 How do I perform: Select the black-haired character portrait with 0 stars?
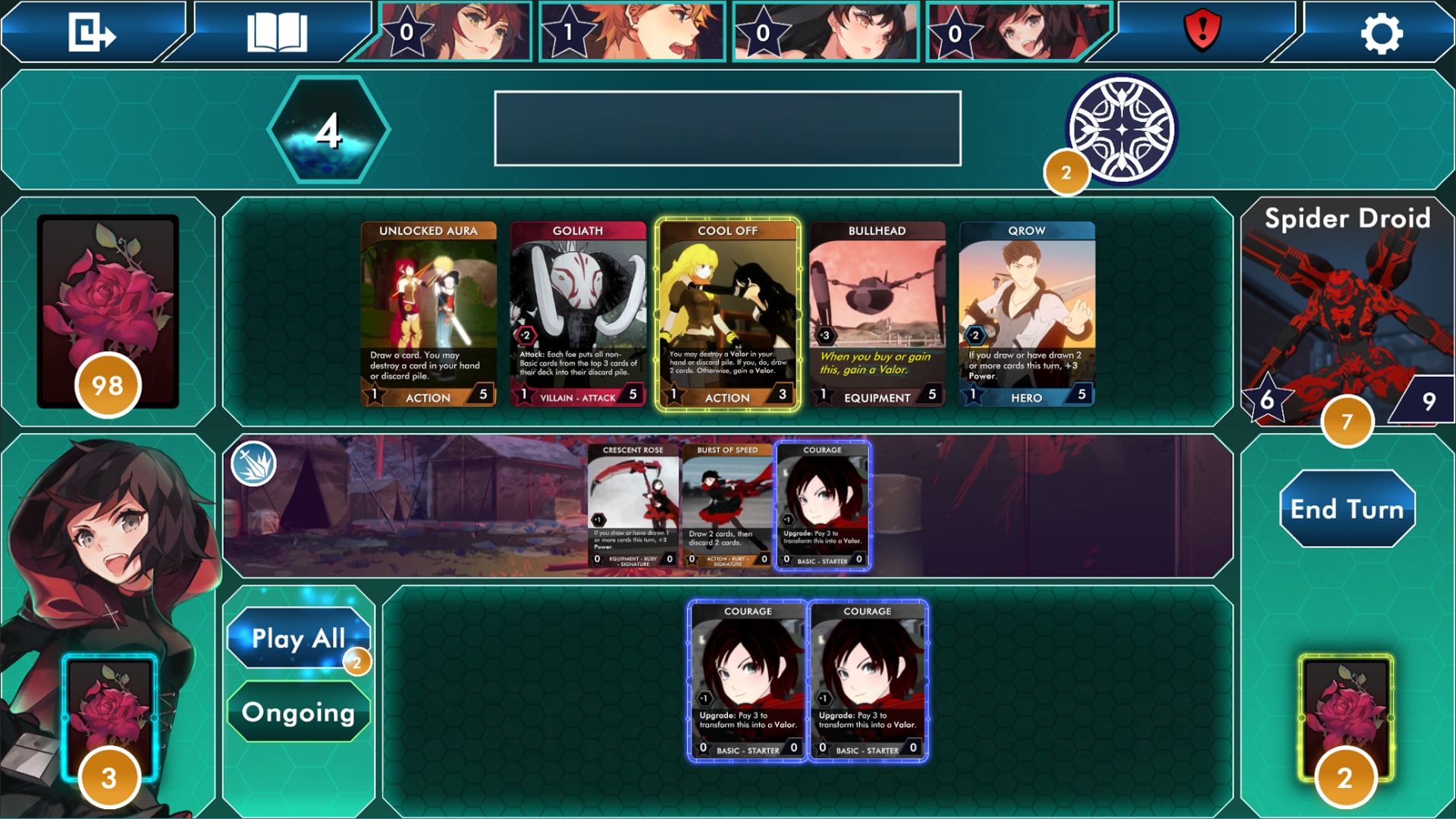pos(827,32)
